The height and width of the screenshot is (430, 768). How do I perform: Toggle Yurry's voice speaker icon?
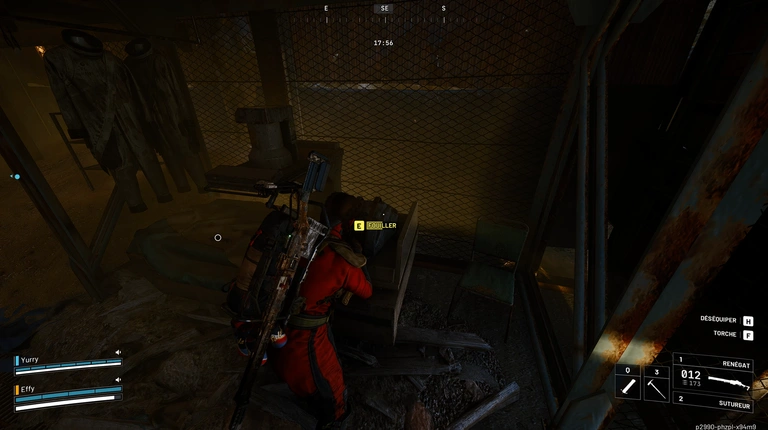pyautogui.click(x=118, y=352)
